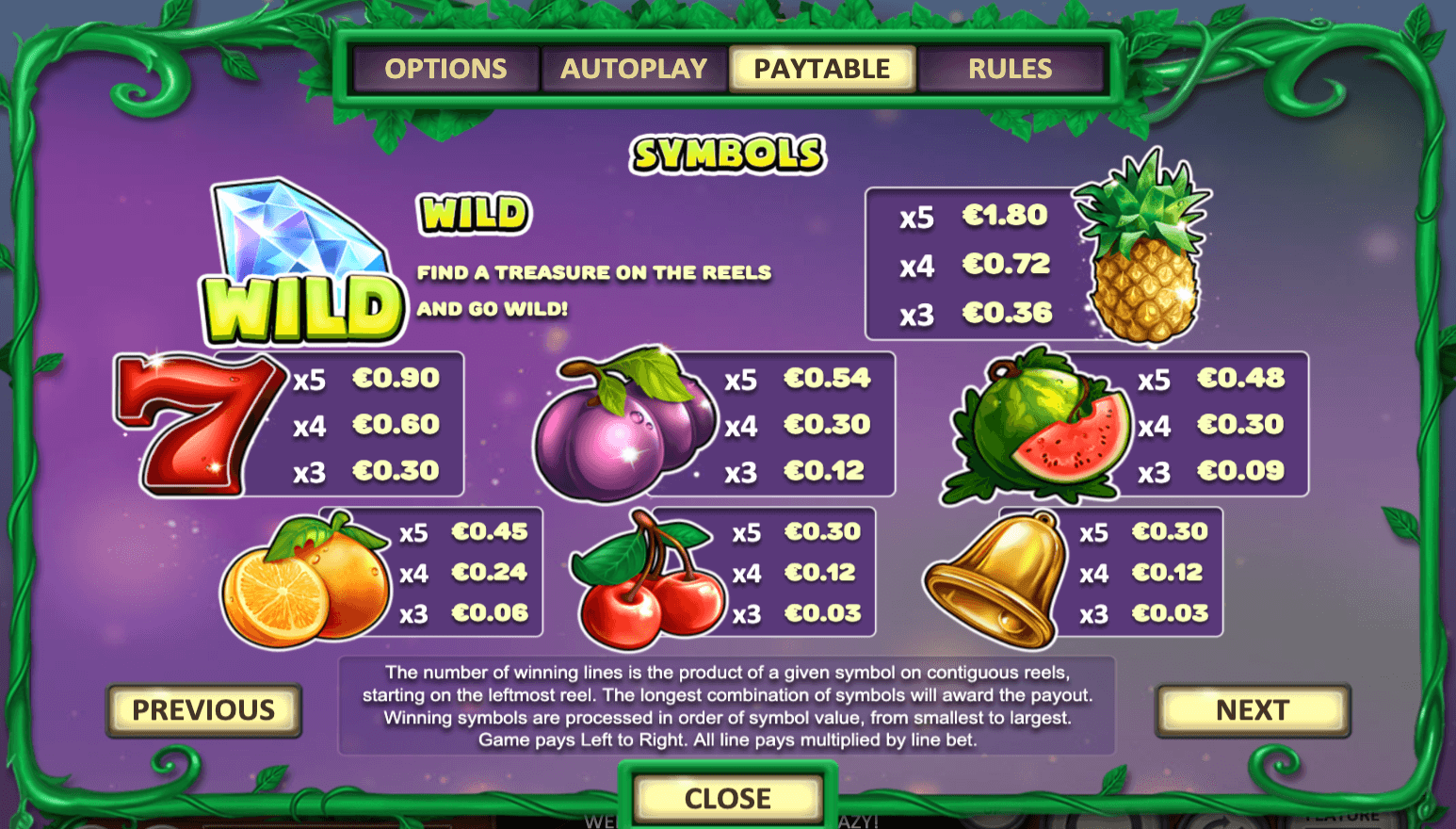
Task: Go to the previous paytable page
Action: [x=203, y=710]
